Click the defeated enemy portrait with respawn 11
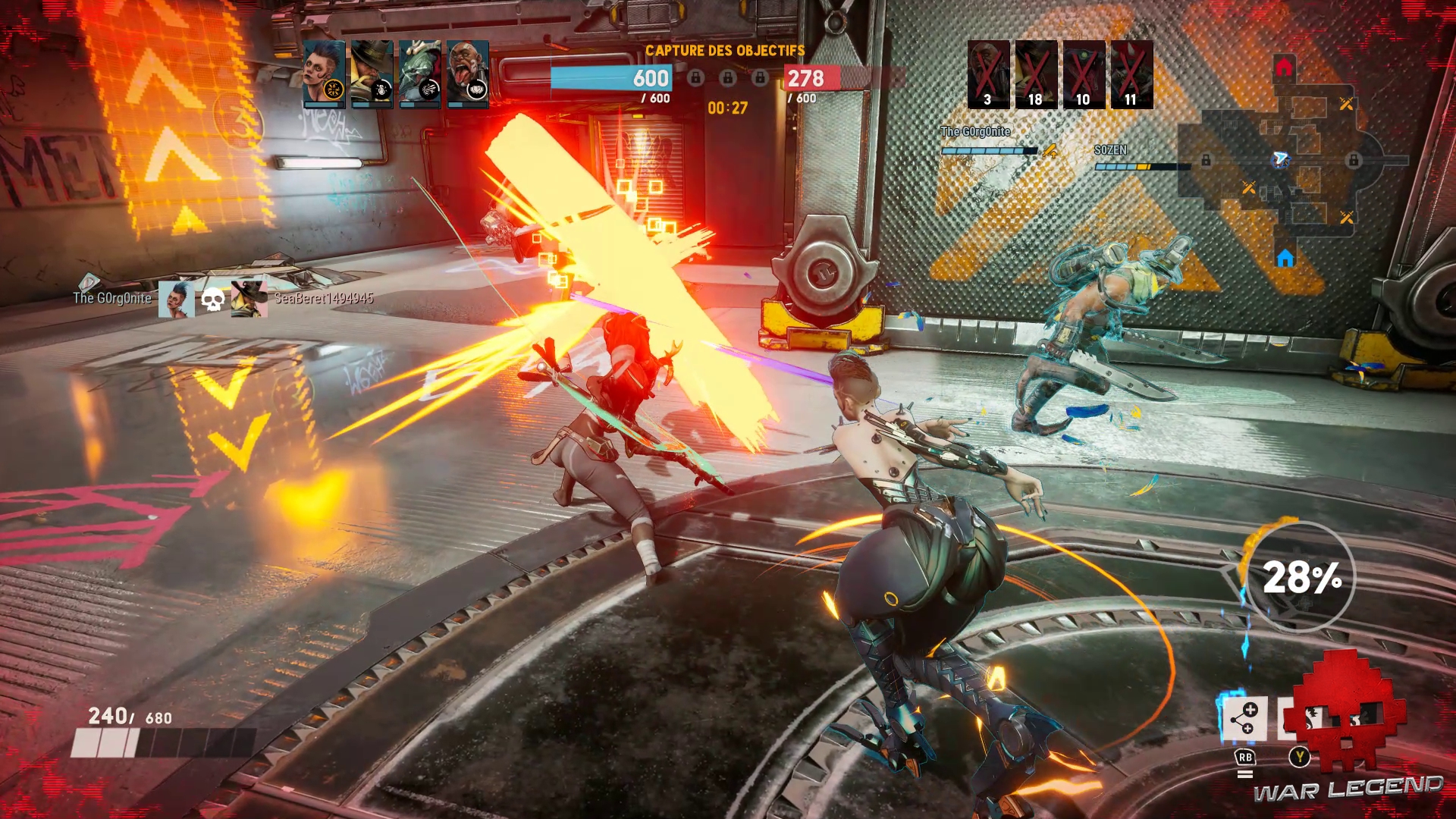 coord(1131,74)
